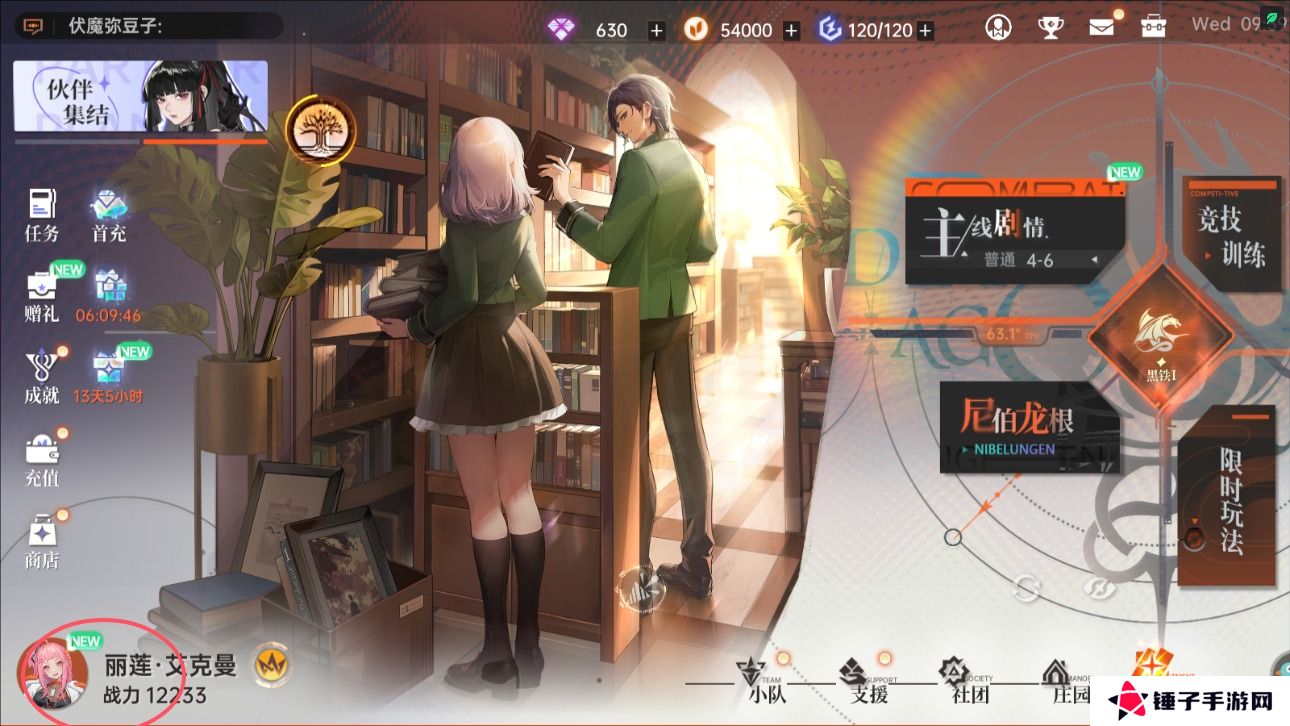Open the 充值 recharge menu

(42, 460)
